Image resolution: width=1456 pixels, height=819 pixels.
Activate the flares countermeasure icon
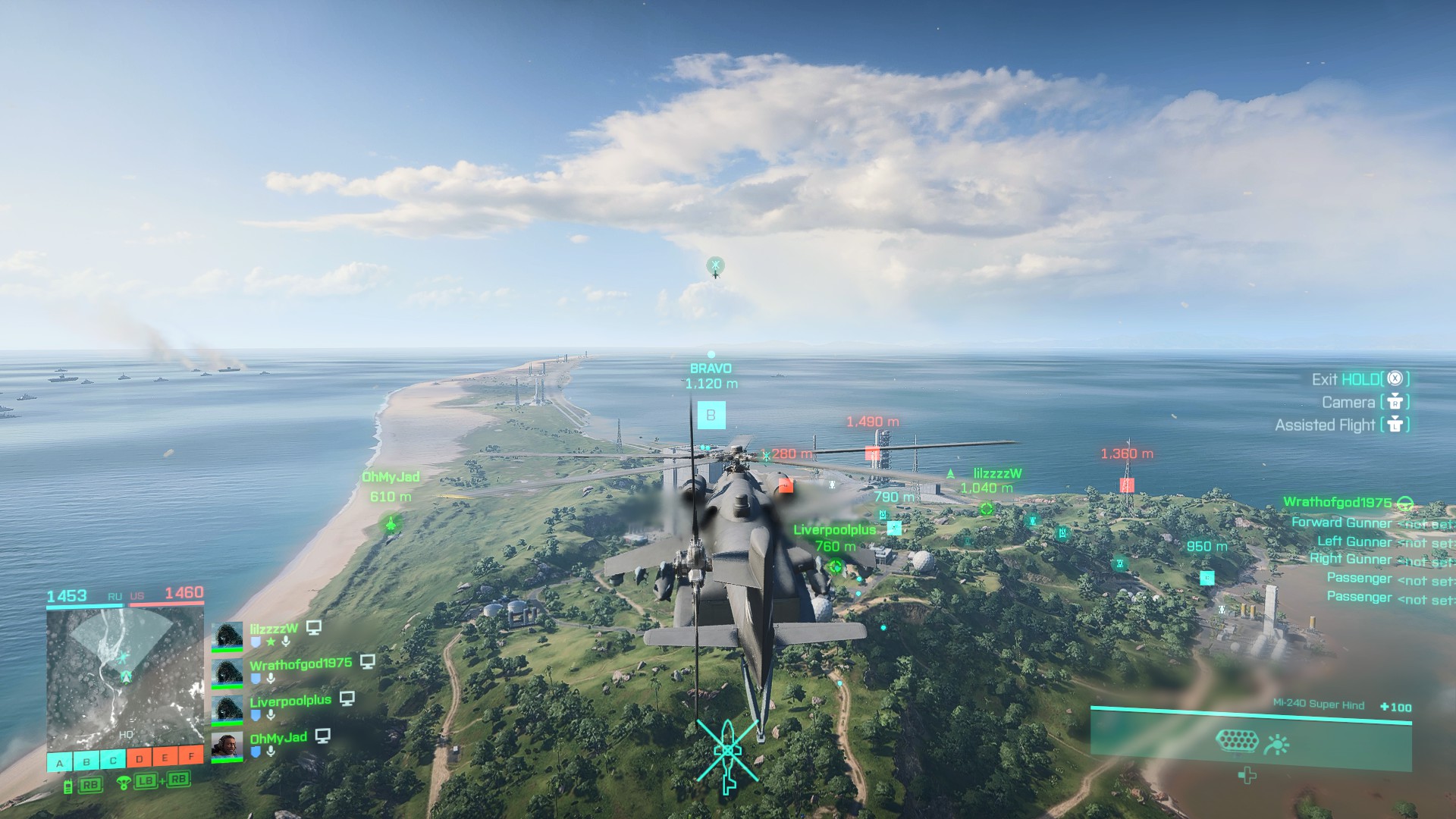[1277, 745]
